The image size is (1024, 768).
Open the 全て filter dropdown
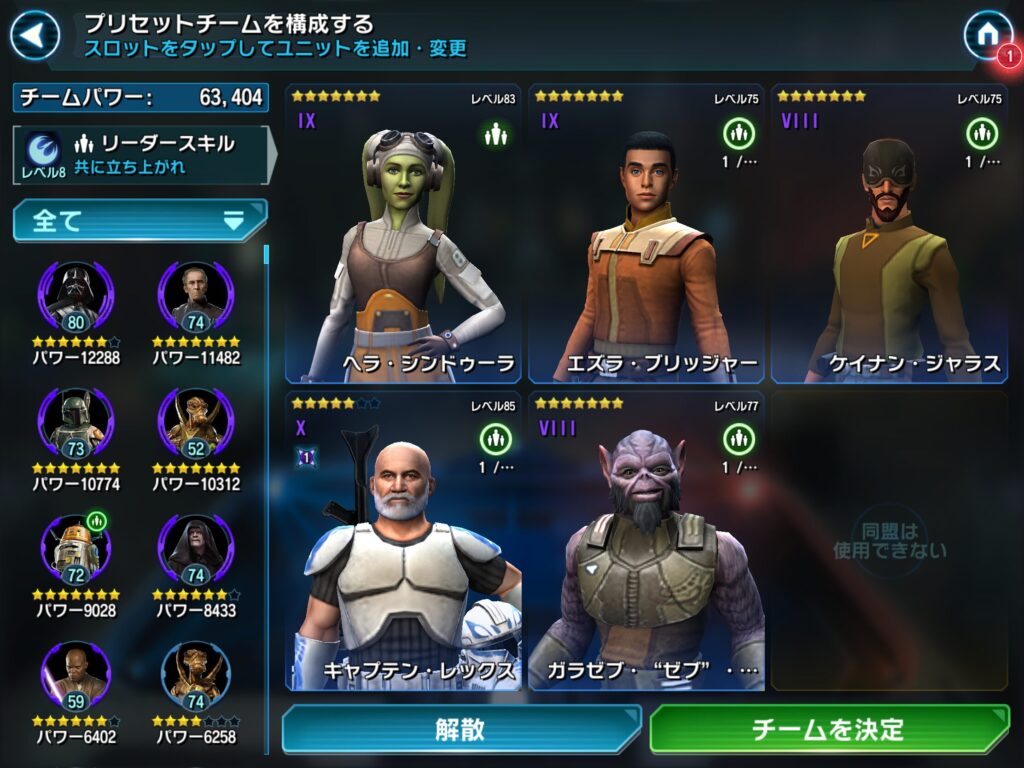(140, 220)
